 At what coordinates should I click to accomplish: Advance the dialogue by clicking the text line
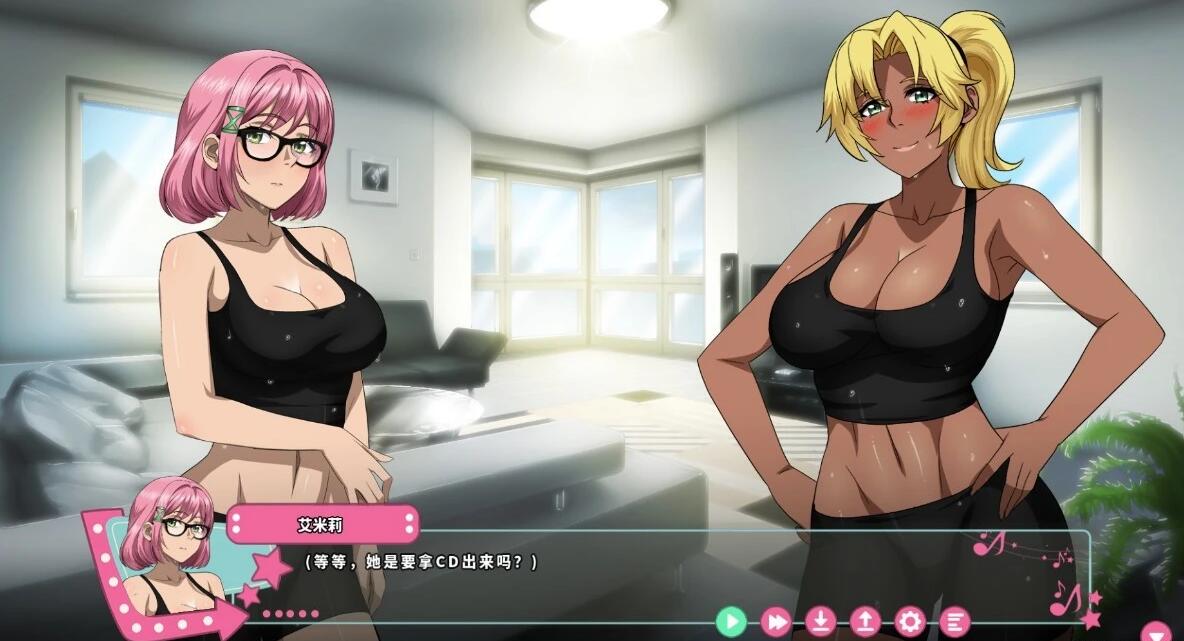pos(421,562)
